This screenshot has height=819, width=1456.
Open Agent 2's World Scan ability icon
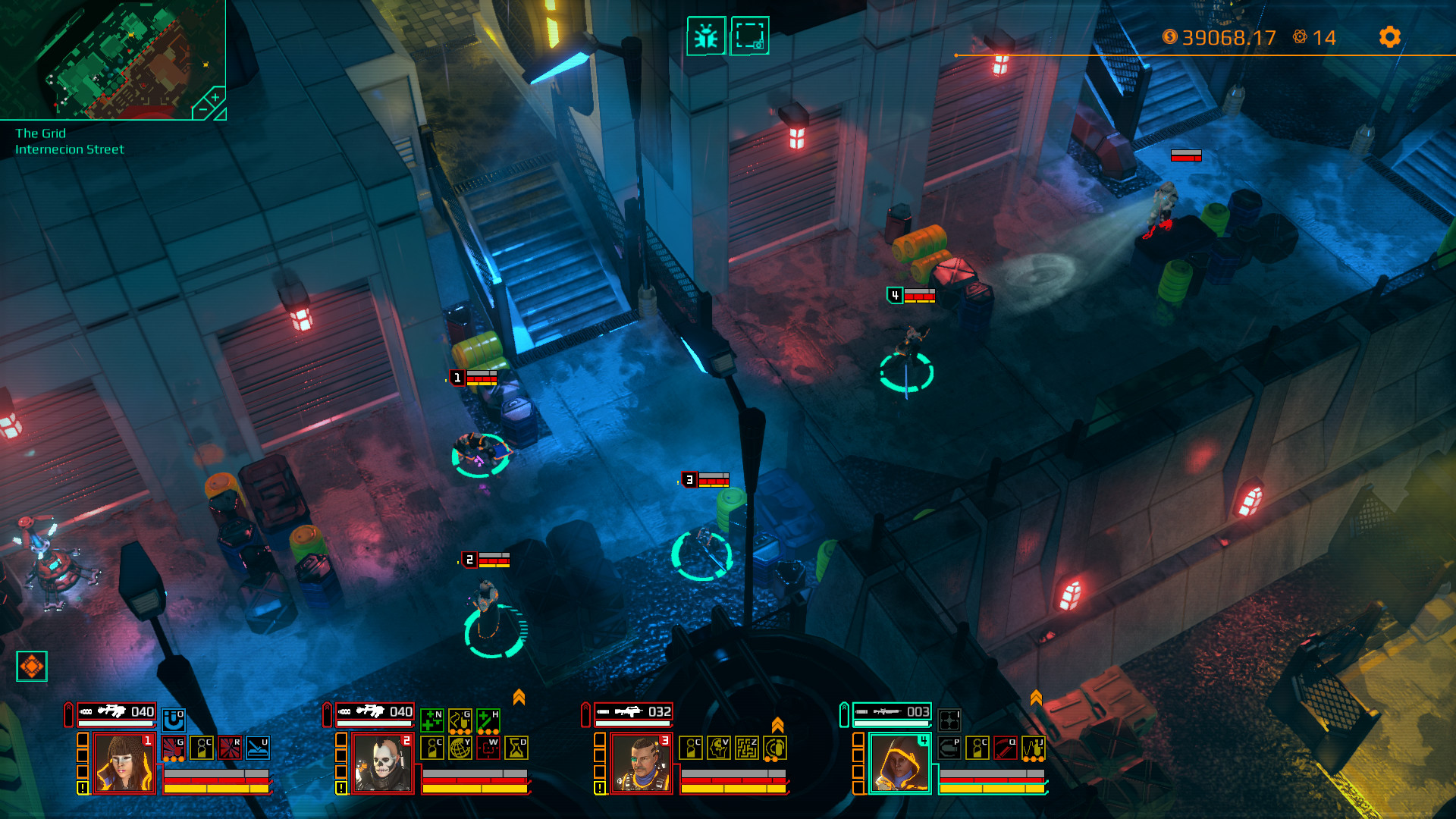click(x=460, y=748)
